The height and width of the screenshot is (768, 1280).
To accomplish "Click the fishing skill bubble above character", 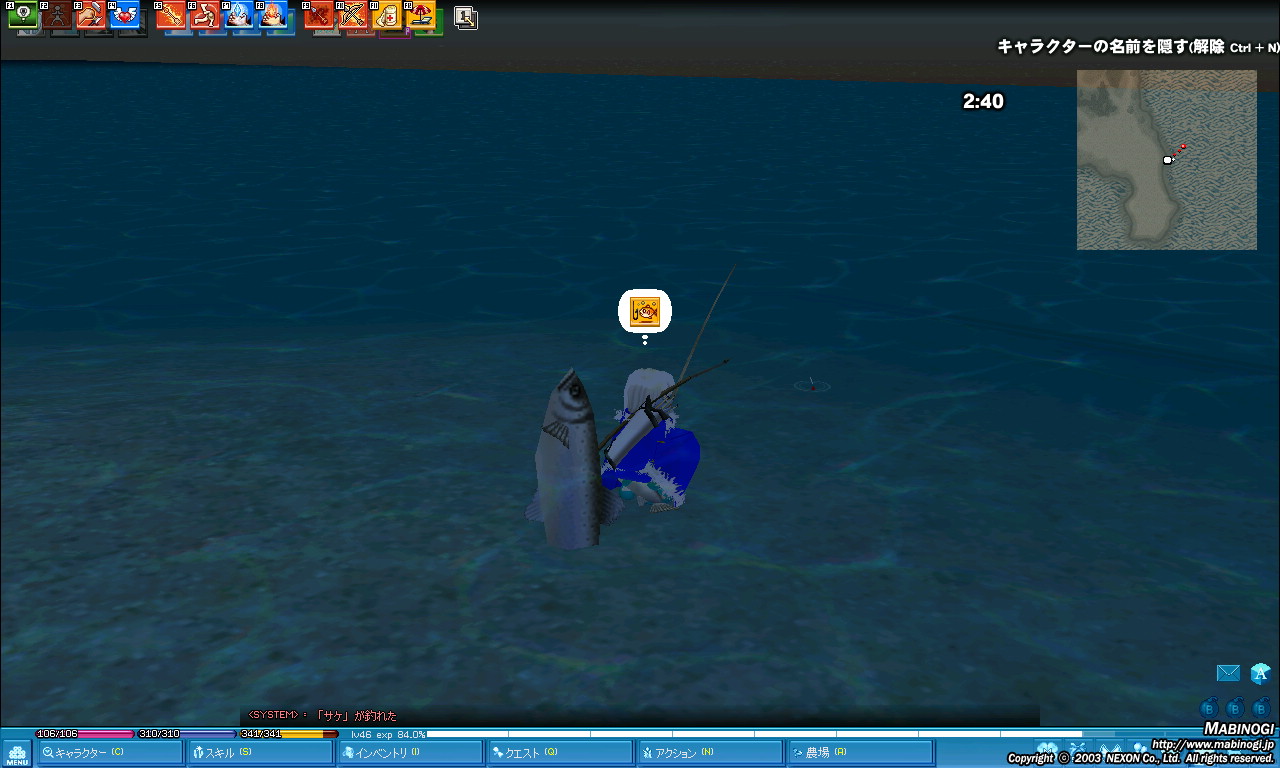I will pos(645,312).
